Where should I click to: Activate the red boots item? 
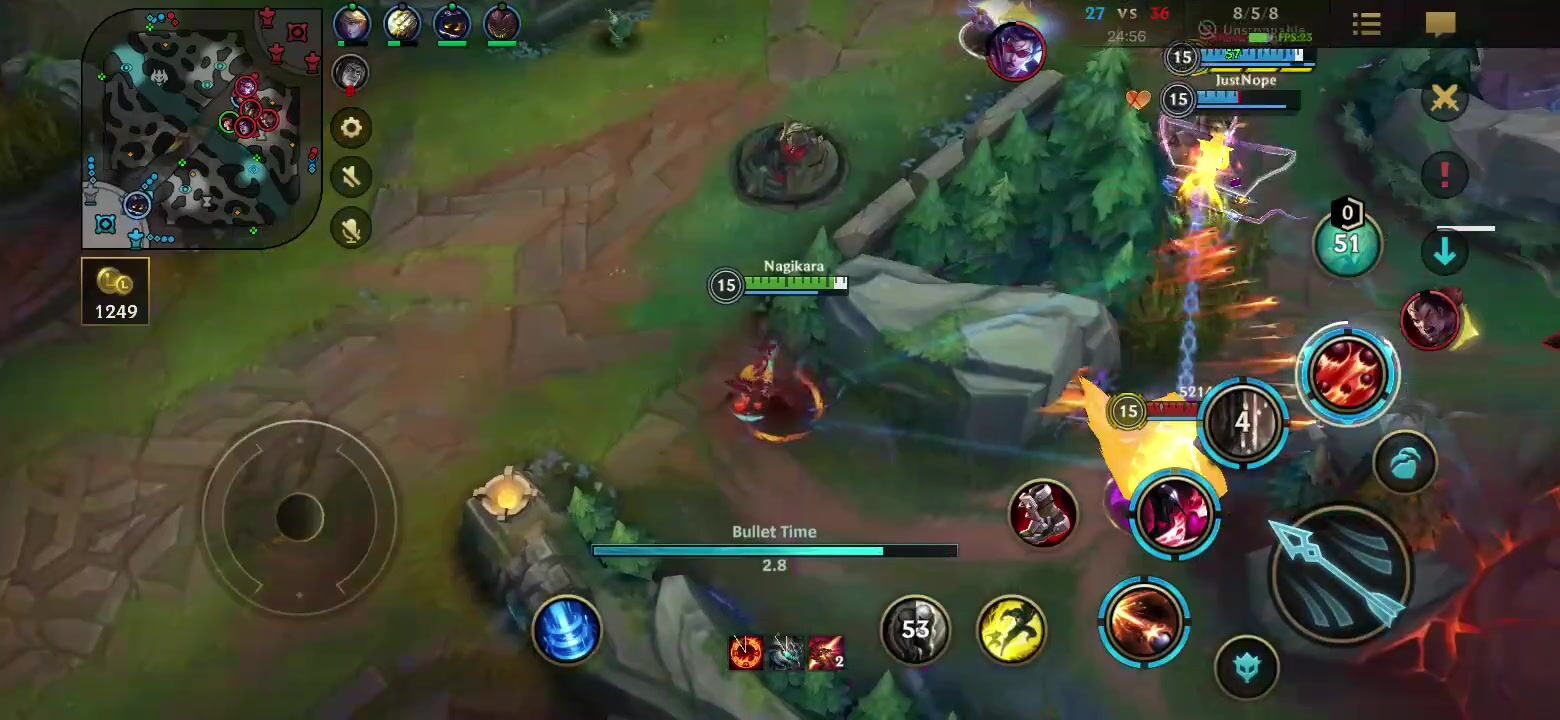(x=1042, y=514)
